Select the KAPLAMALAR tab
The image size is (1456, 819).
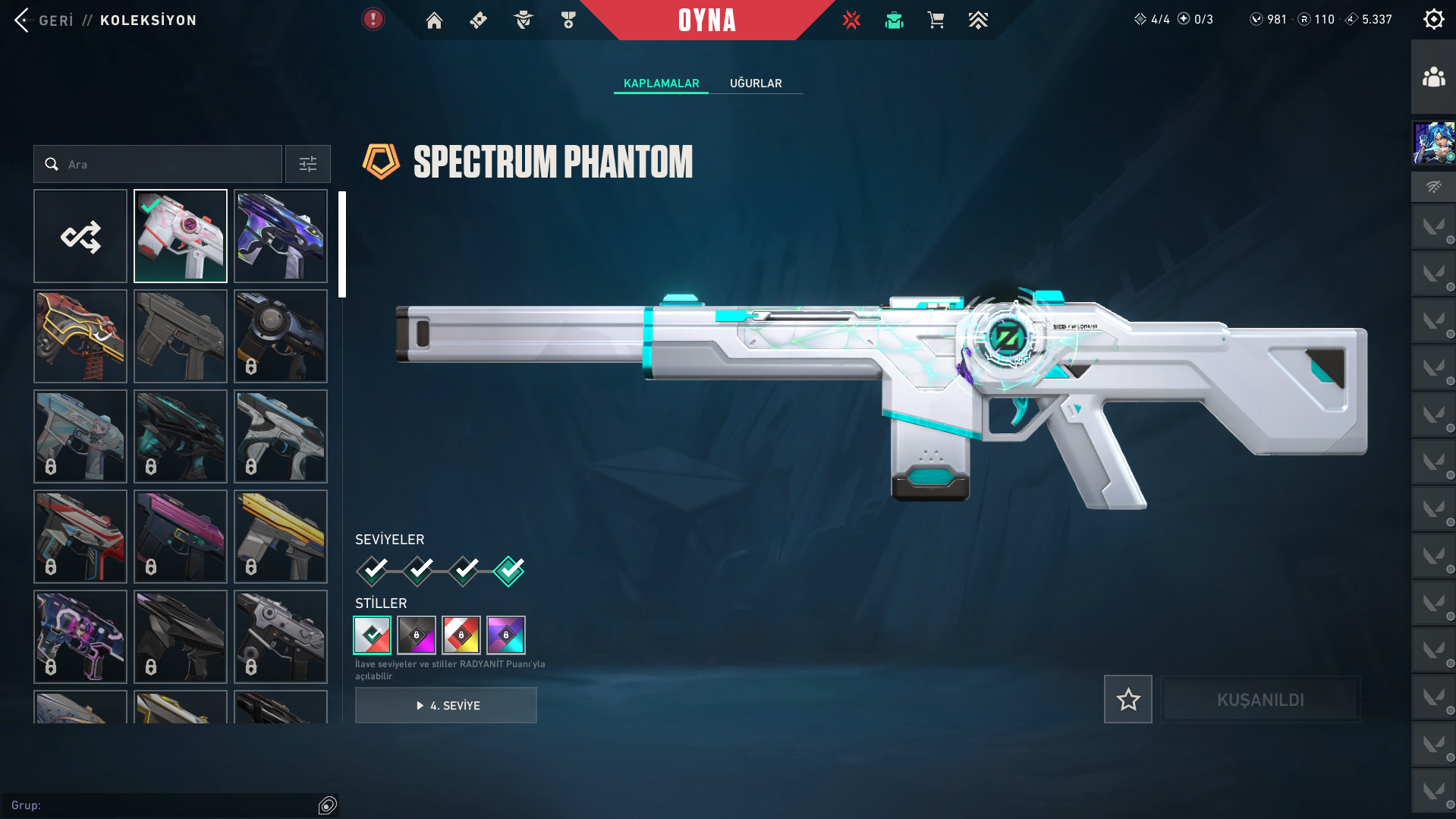[x=661, y=83]
